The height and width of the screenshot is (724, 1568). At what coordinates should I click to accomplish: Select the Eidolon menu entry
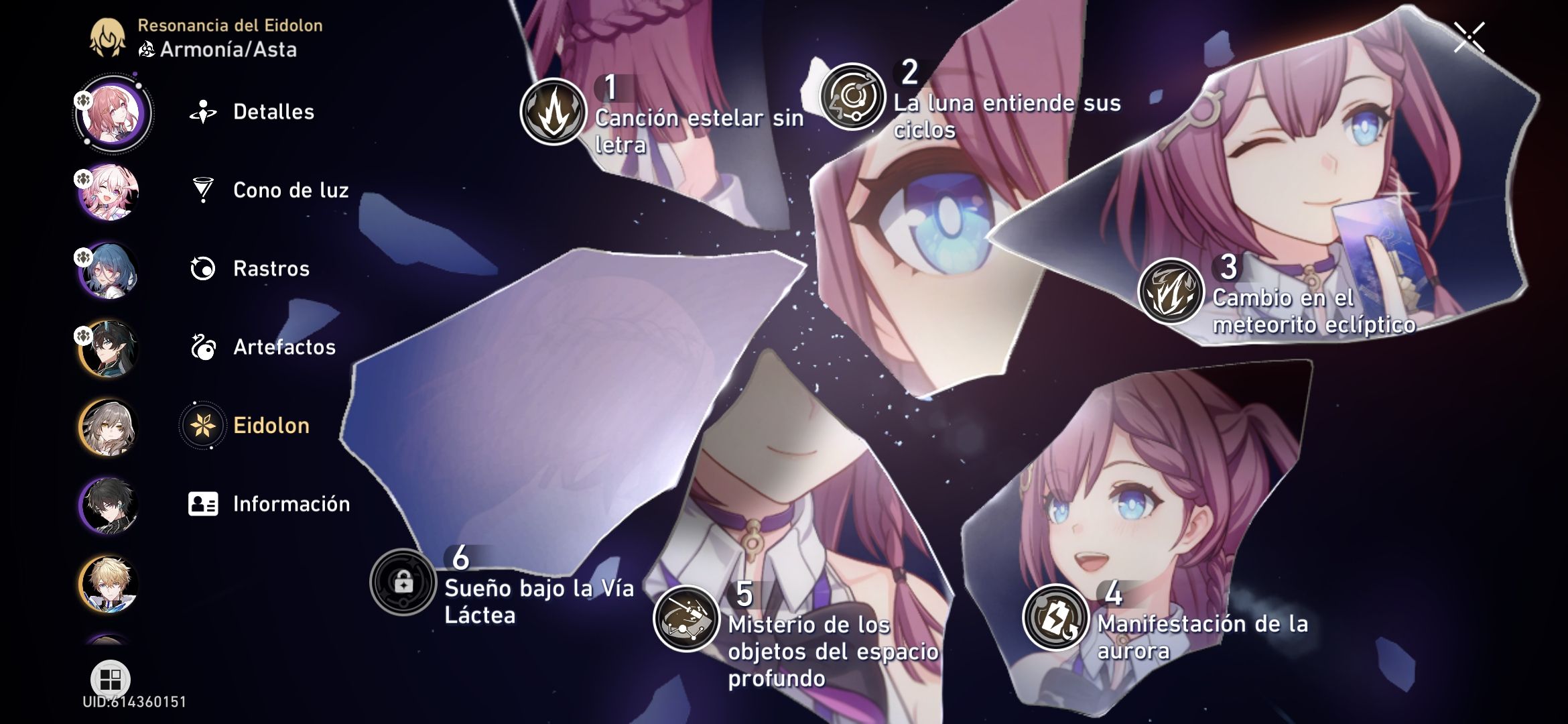point(203,425)
